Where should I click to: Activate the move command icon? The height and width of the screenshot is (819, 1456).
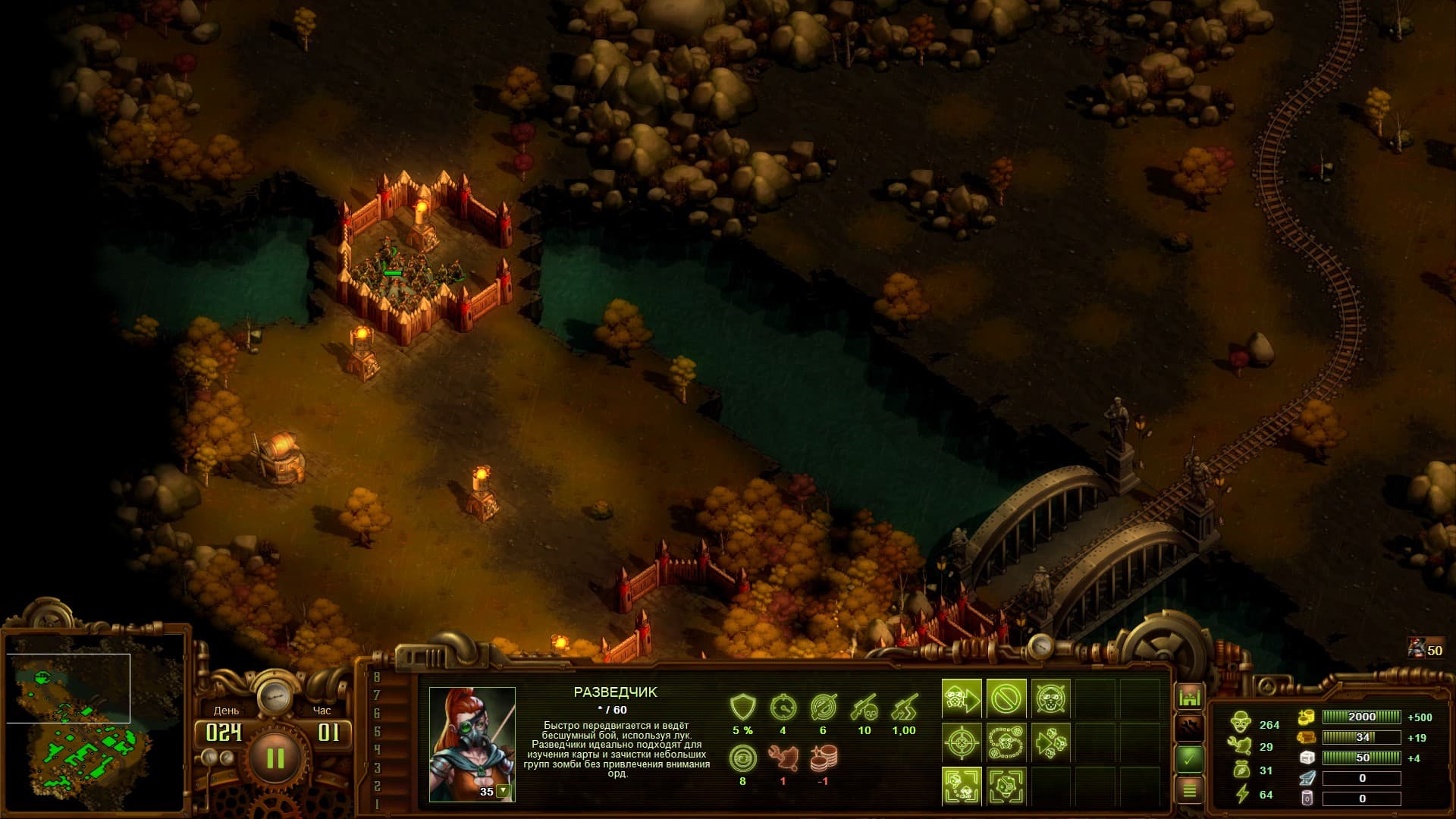pos(962,698)
